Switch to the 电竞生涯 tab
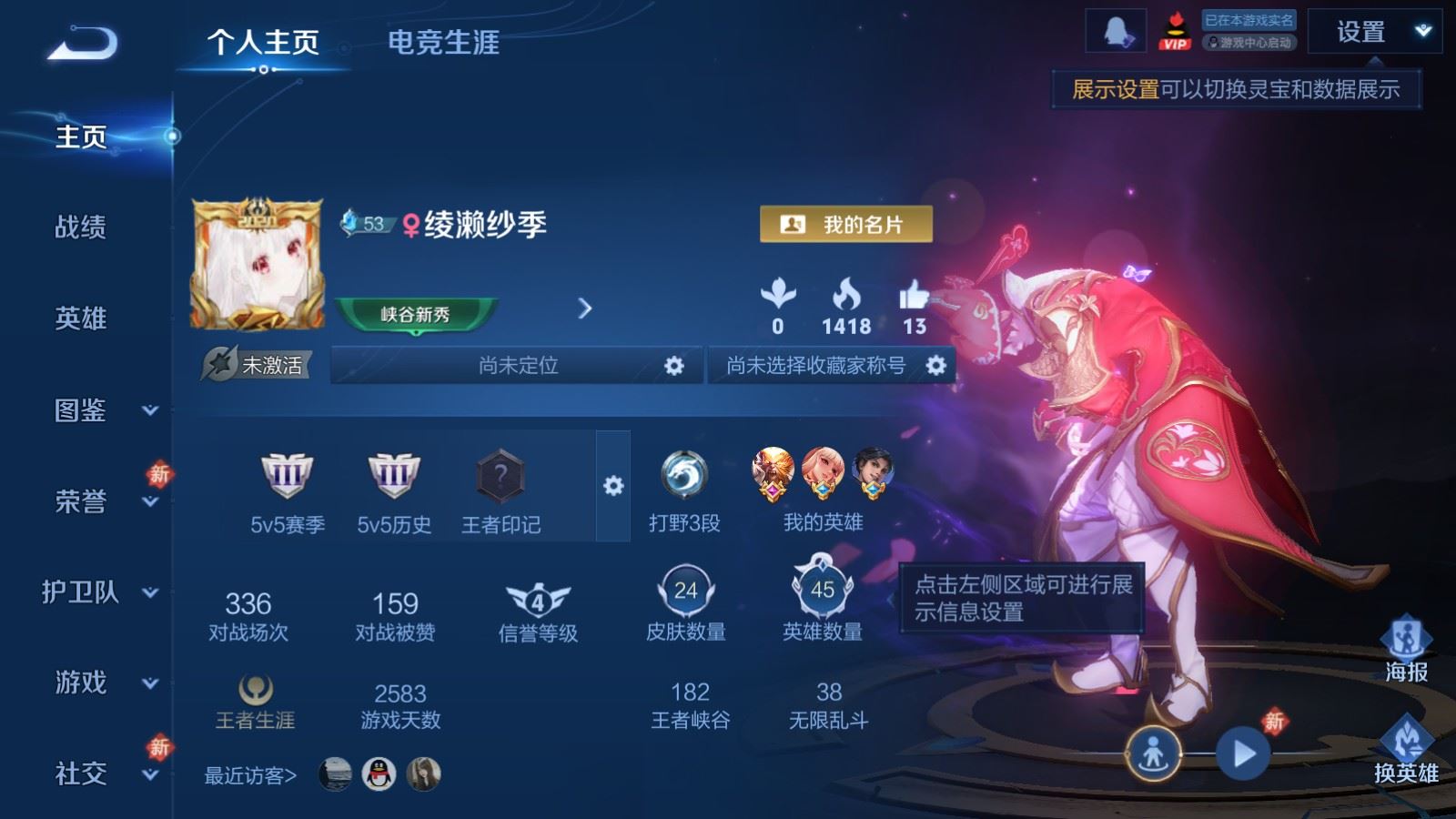The height and width of the screenshot is (819, 1456). (444, 44)
